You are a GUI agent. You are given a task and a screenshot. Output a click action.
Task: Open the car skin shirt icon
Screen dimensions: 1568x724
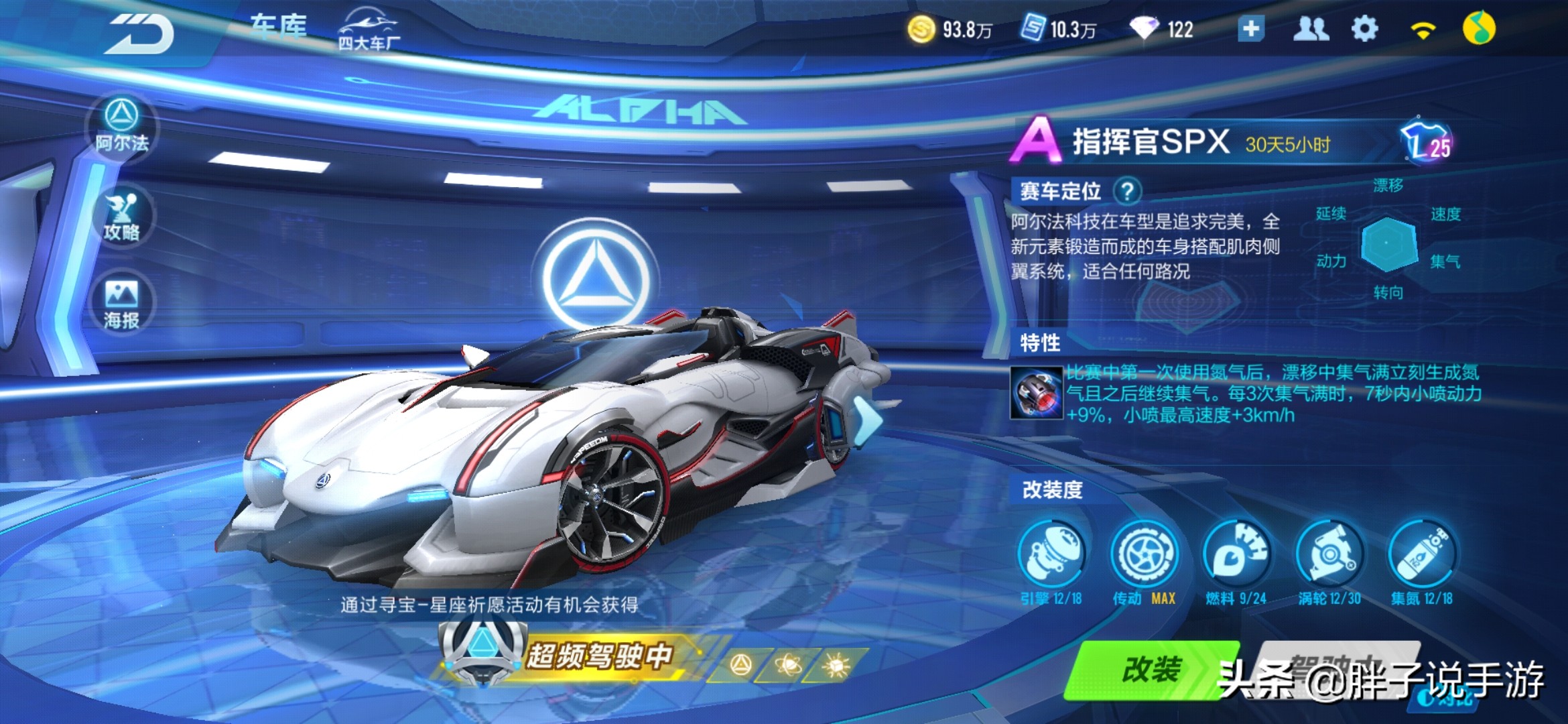[x=1425, y=142]
